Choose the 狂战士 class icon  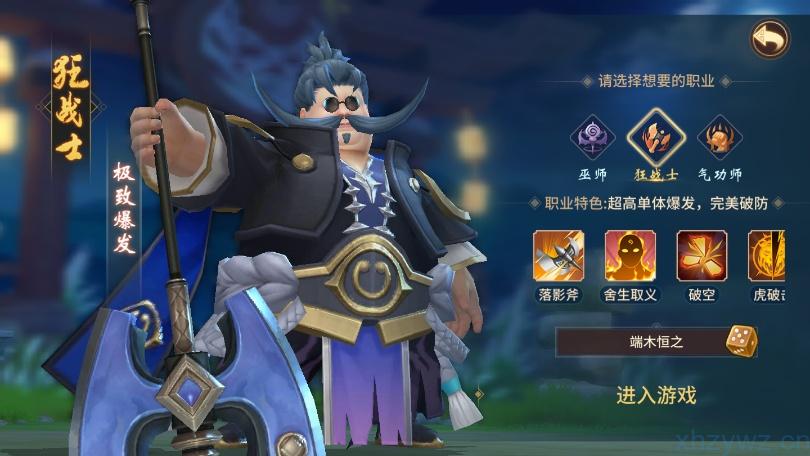[655, 138]
